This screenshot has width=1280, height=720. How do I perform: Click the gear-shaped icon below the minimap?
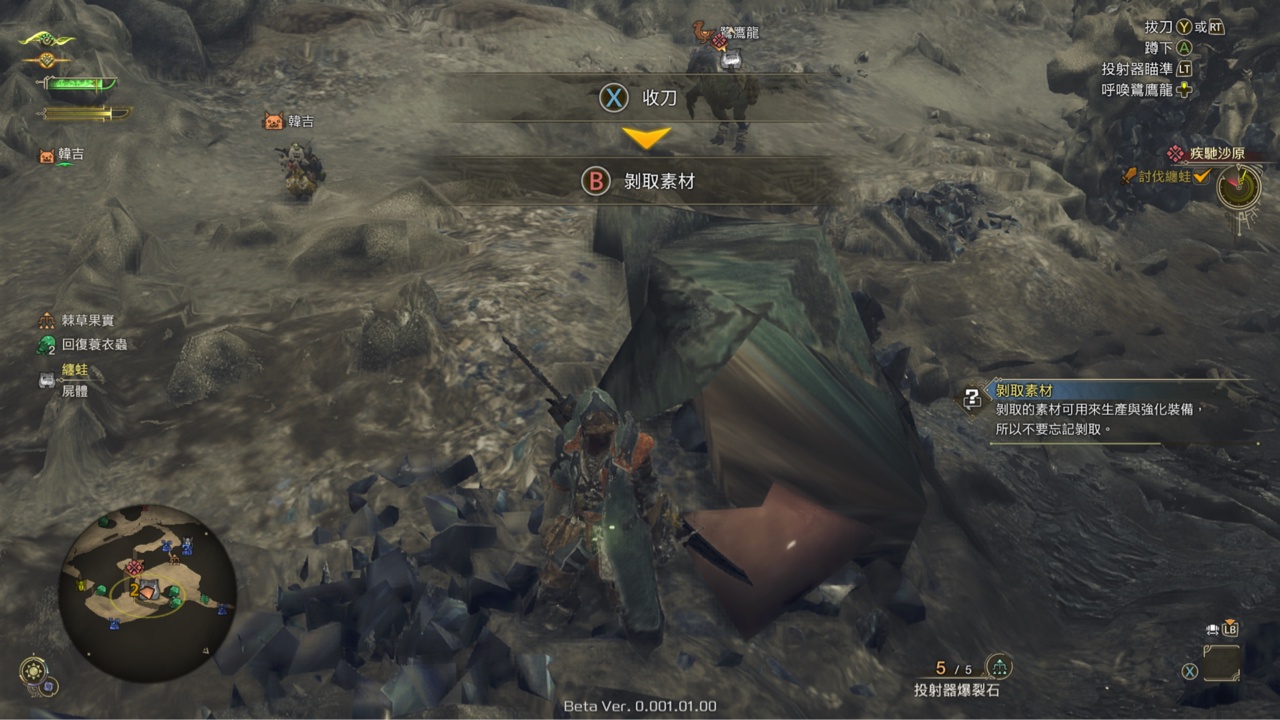(x=32, y=670)
